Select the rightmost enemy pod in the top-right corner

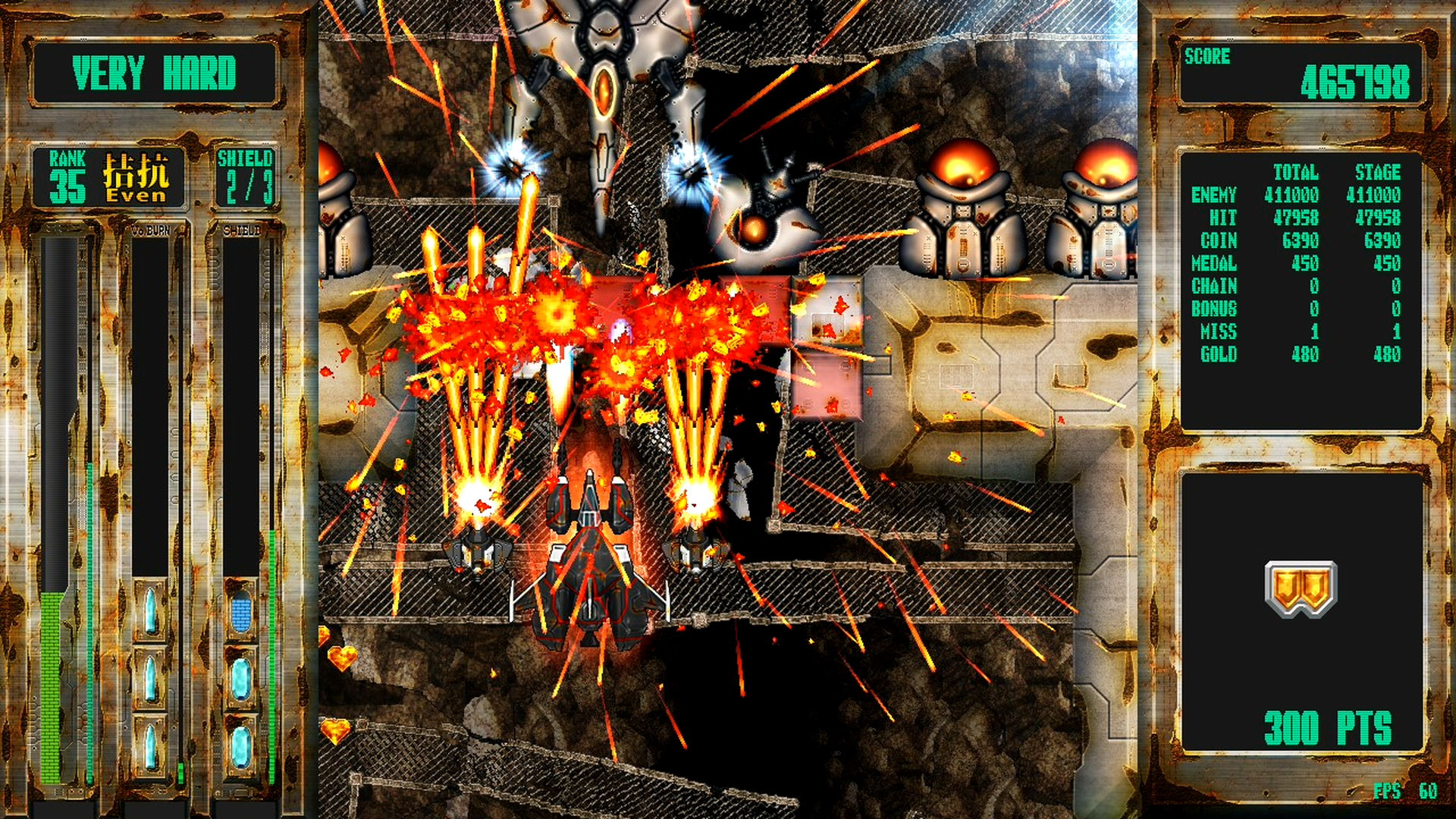[1103, 205]
